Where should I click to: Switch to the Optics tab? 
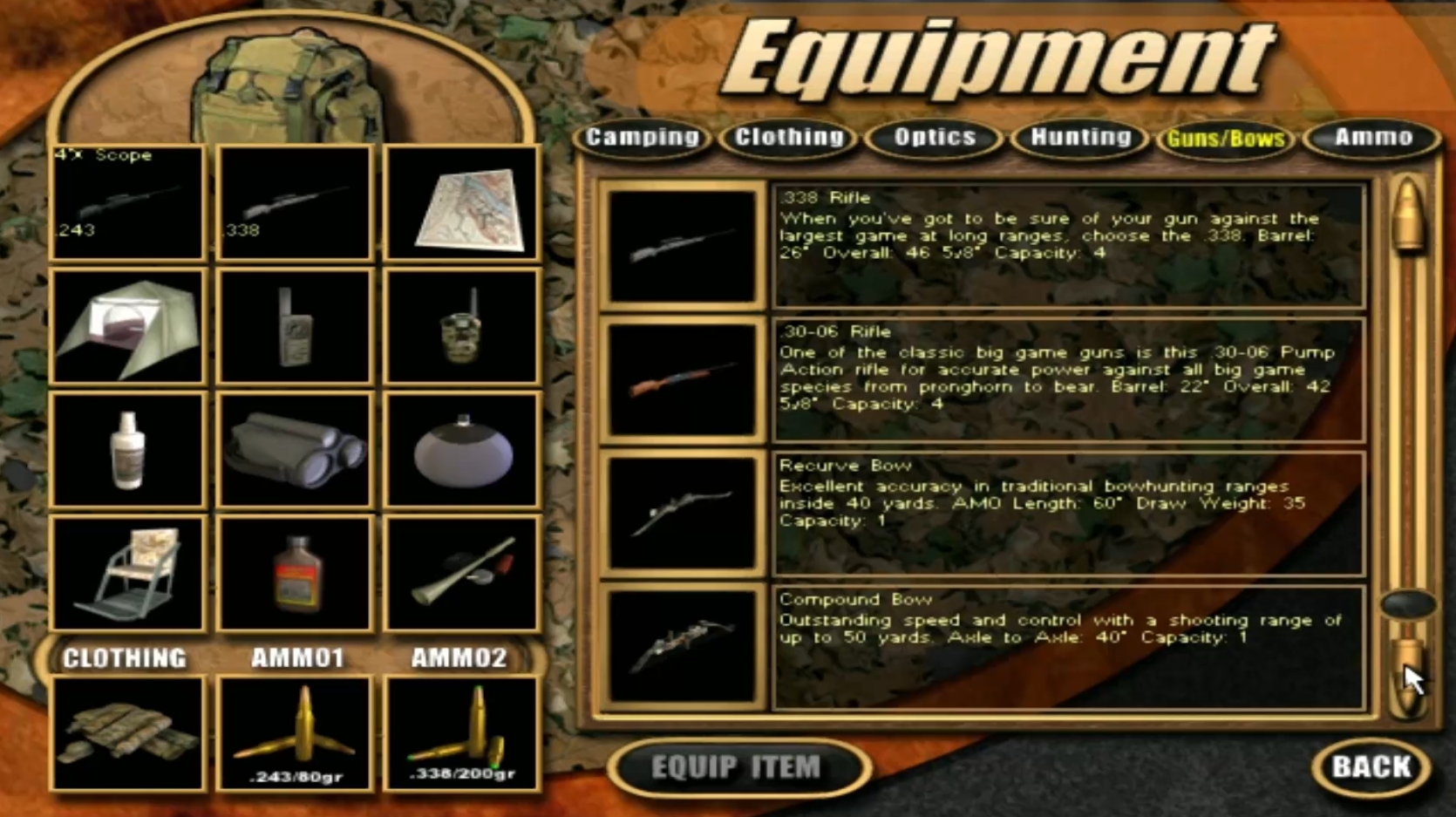(935, 138)
